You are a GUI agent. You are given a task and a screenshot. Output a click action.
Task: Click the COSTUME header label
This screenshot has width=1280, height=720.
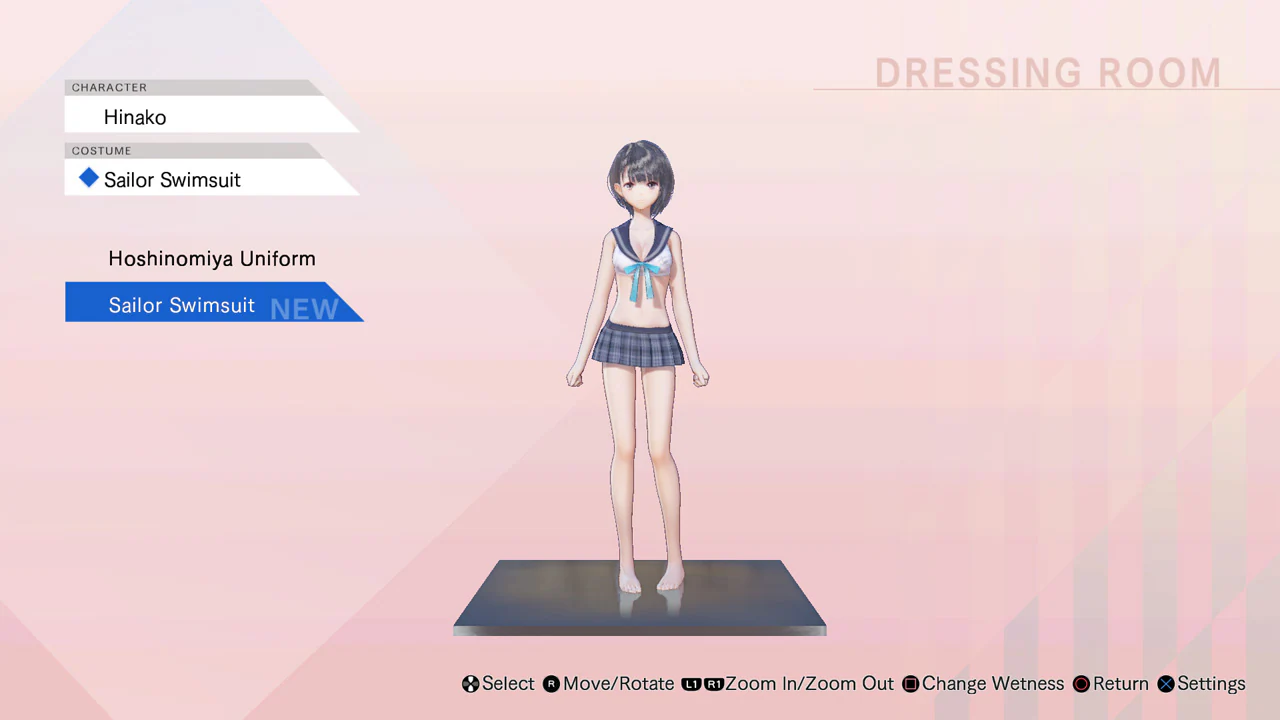tap(101, 150)
